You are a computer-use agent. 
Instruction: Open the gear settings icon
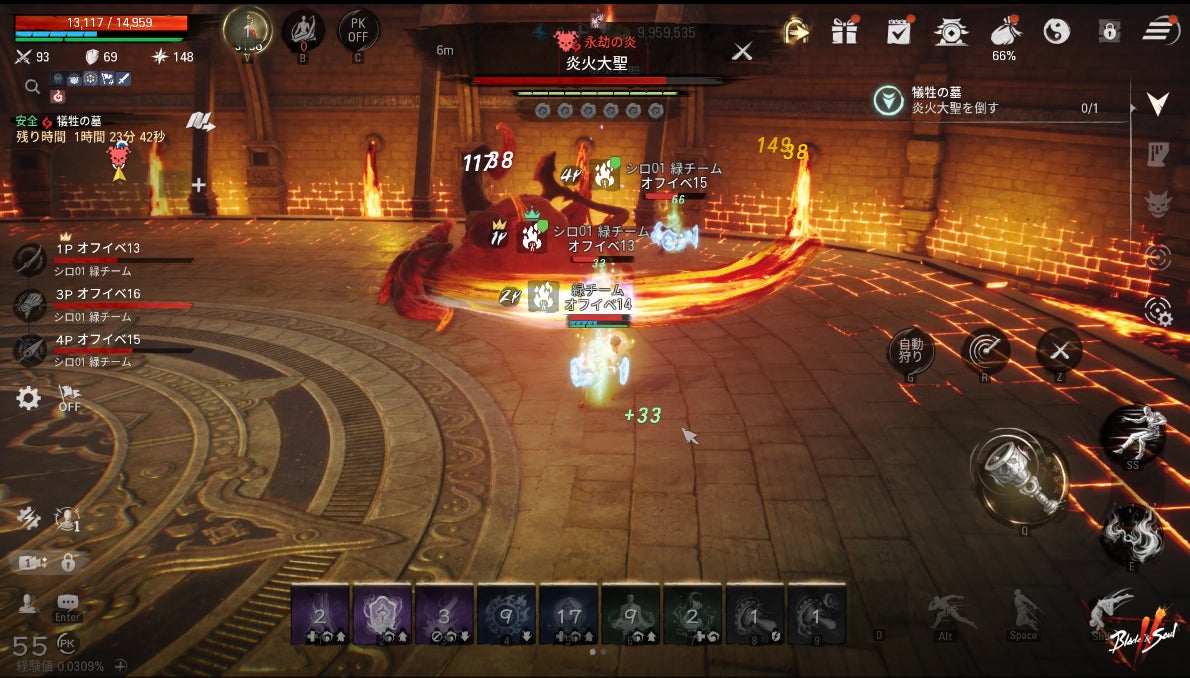29,399
